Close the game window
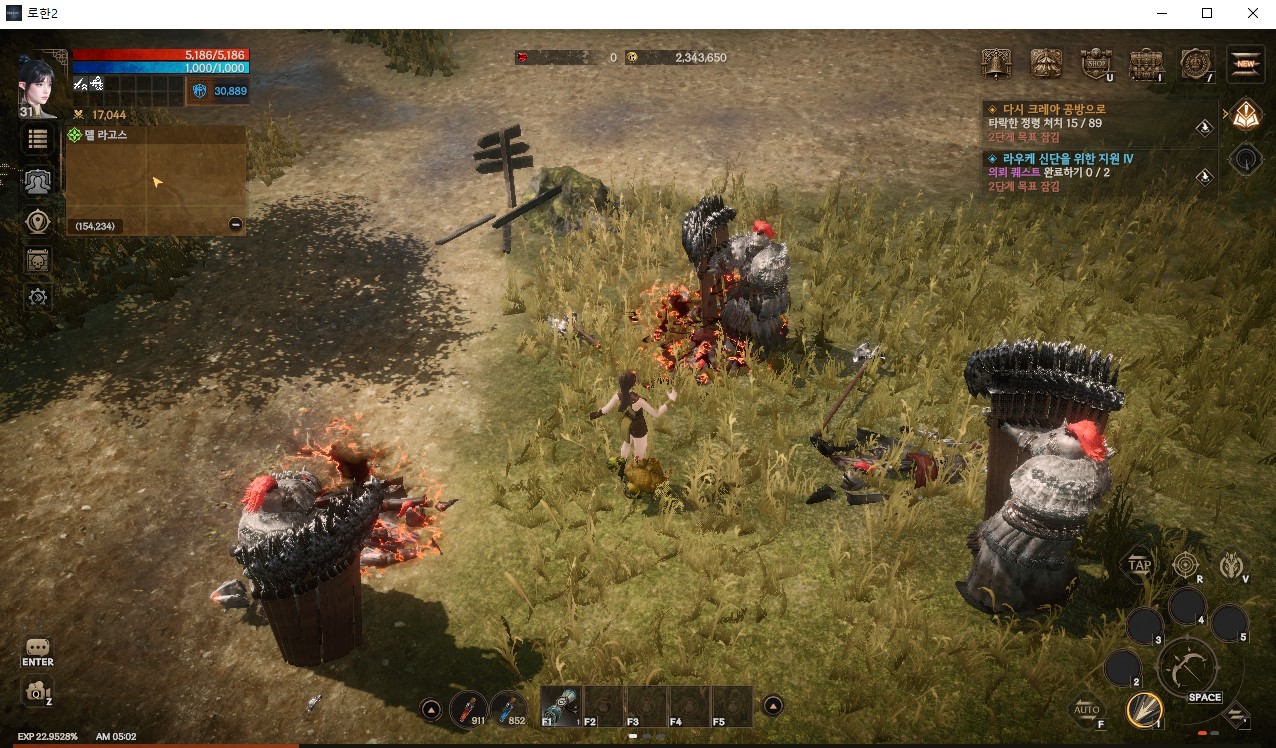Viewport: 1276px width, 748px height. (x=1252, y=13)
